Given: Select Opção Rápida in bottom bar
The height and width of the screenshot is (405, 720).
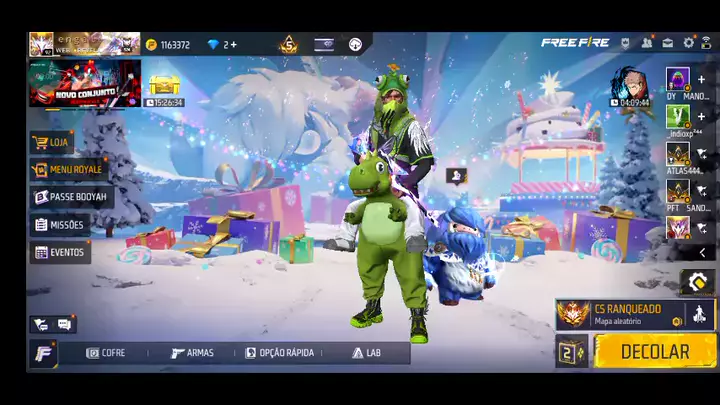Looking at the screenshot, I should [x=279, y=353].
